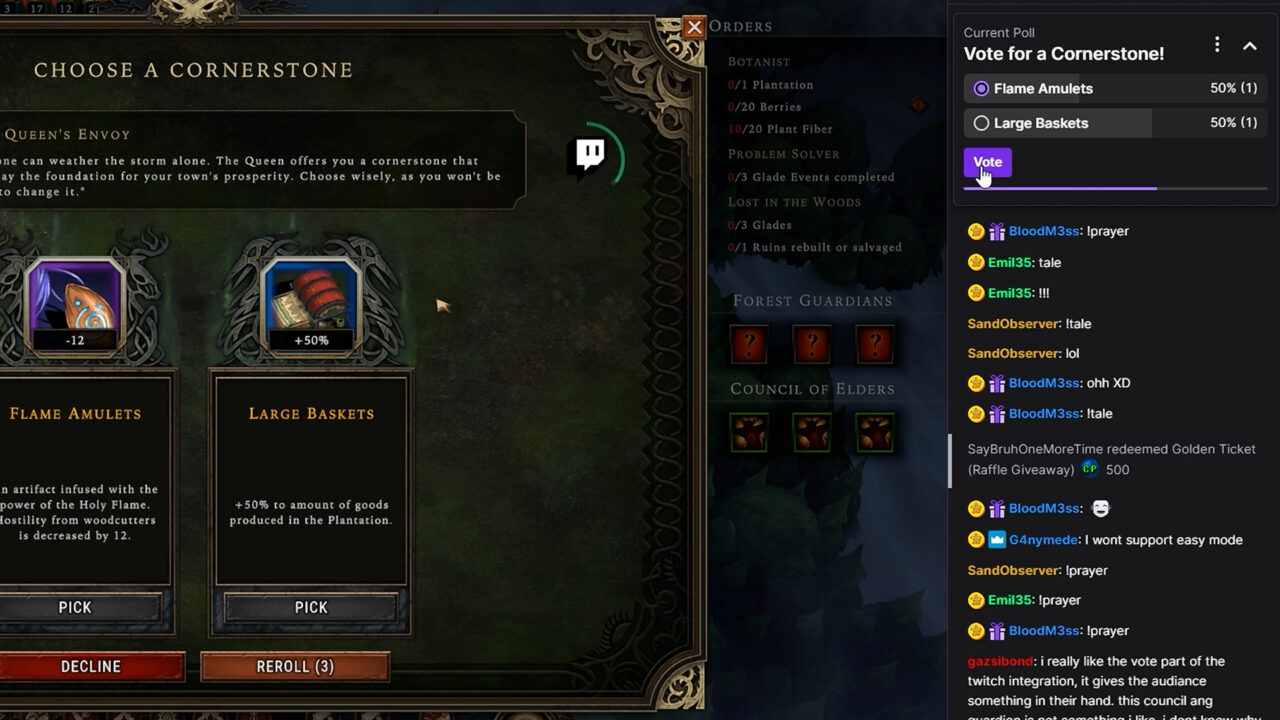The image size is (1280, 720).
Task: Click the middle Forest Guardians question mark icon
Action: (811, 344)
